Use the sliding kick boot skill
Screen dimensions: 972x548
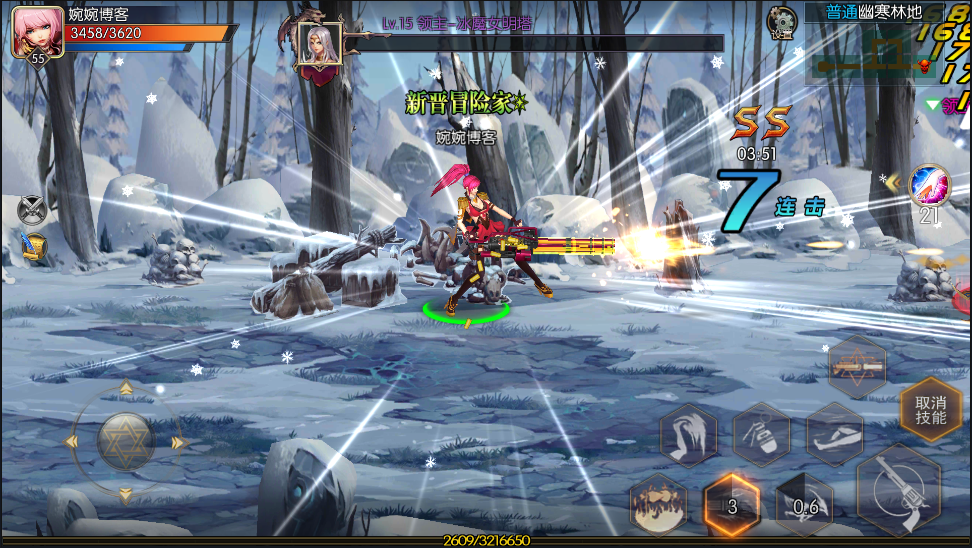834,434
